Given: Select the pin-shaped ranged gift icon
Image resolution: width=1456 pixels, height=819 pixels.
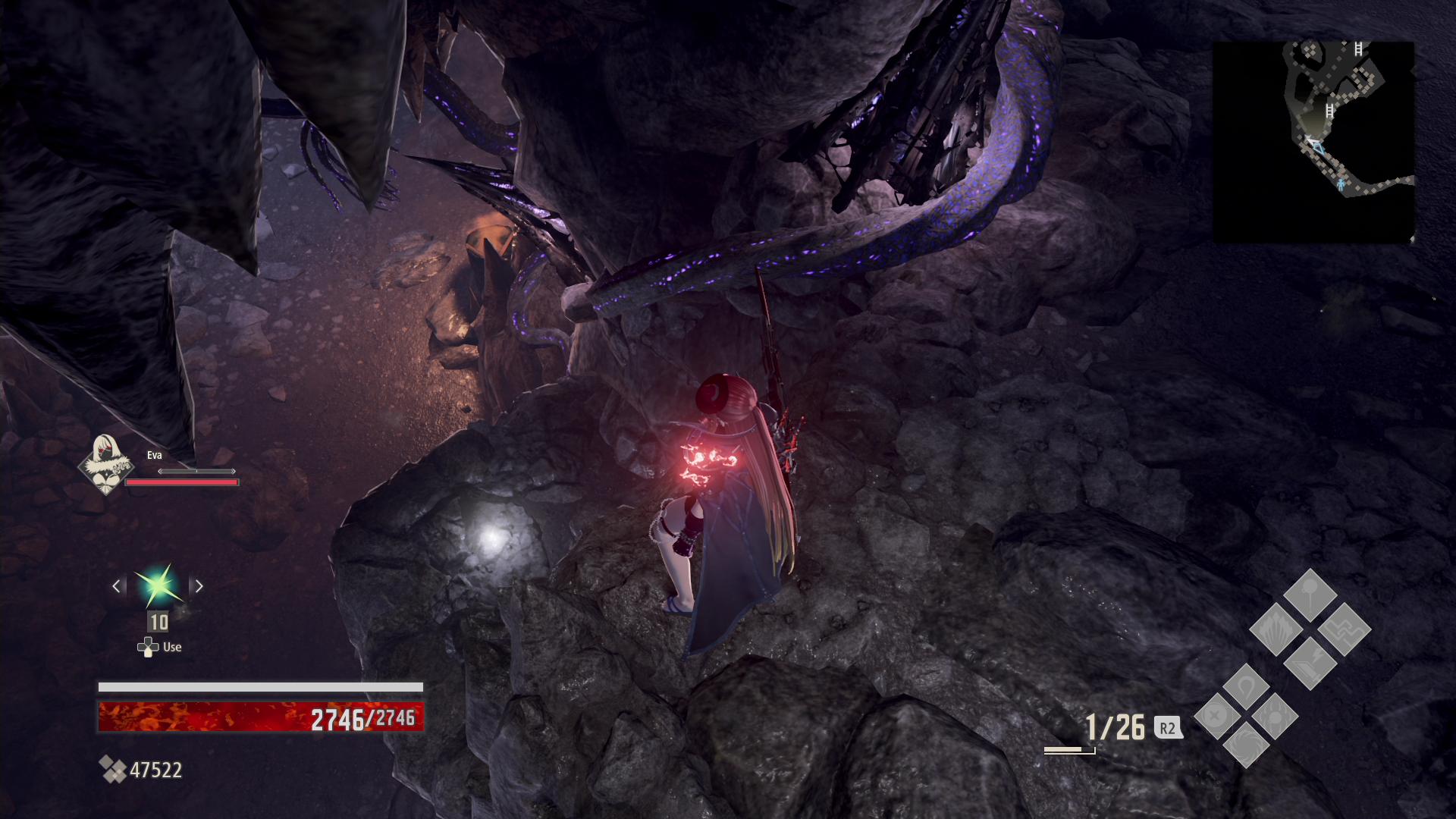Looking at the screenshot, I should 1308,593.
